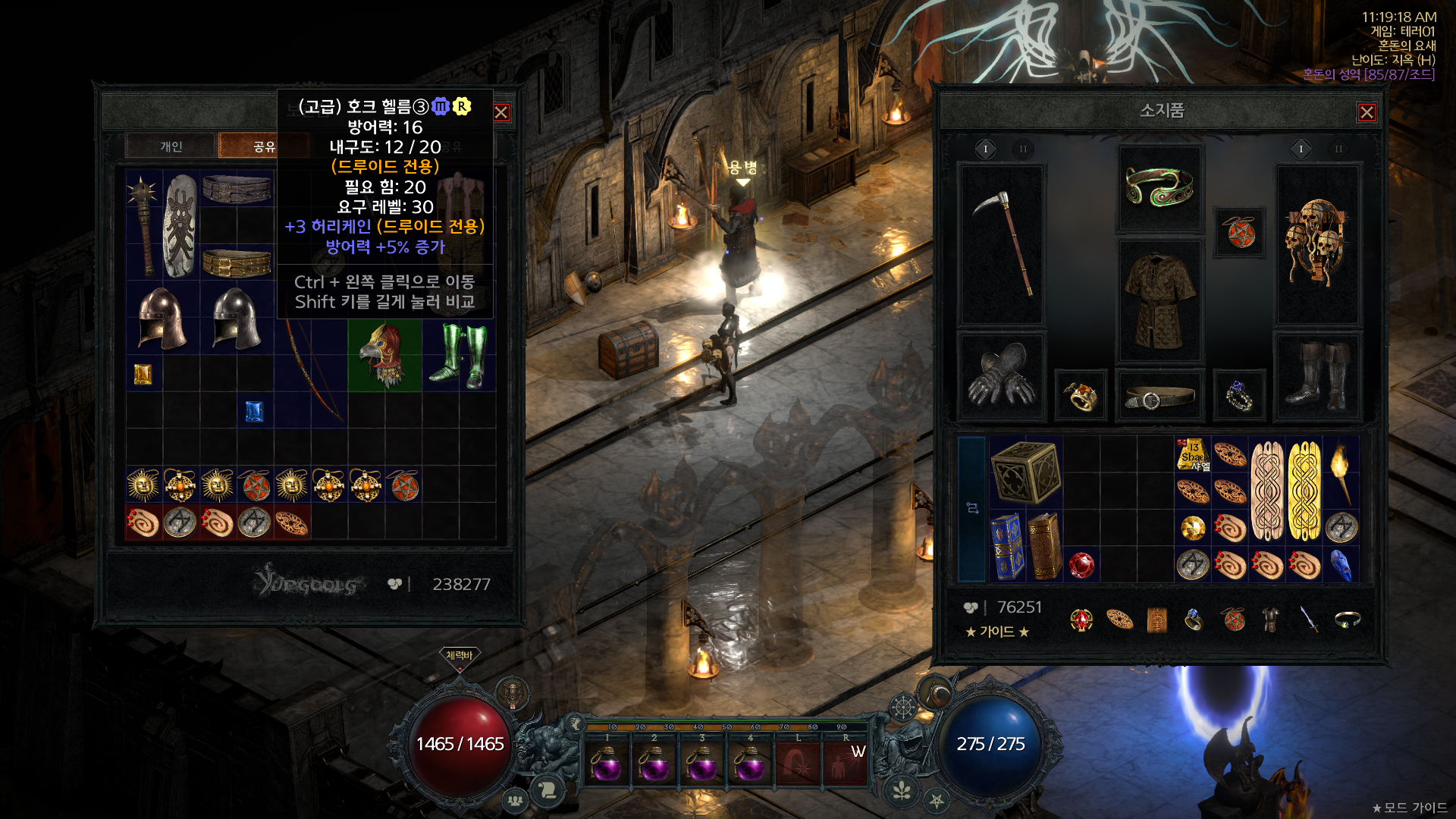Image resolution: width=1456 pixels, height=819 pixels.
Task: Select the white tower shield in the stash
Action: (x=180, y=224)
